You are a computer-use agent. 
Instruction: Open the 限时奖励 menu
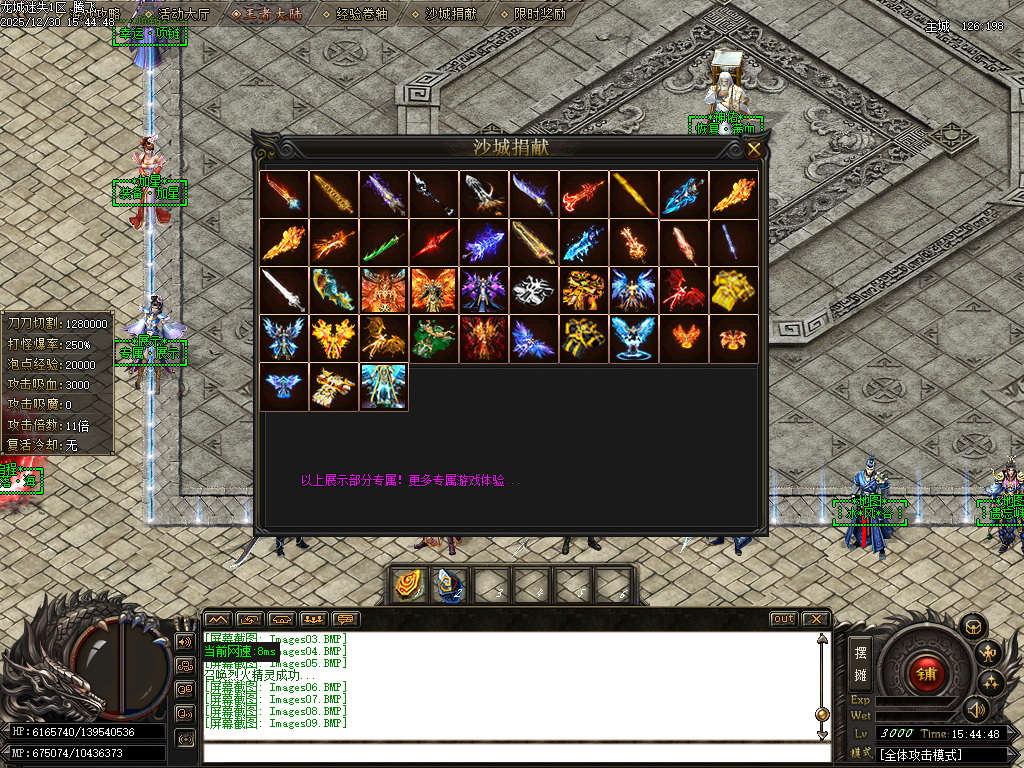point(539,14)
